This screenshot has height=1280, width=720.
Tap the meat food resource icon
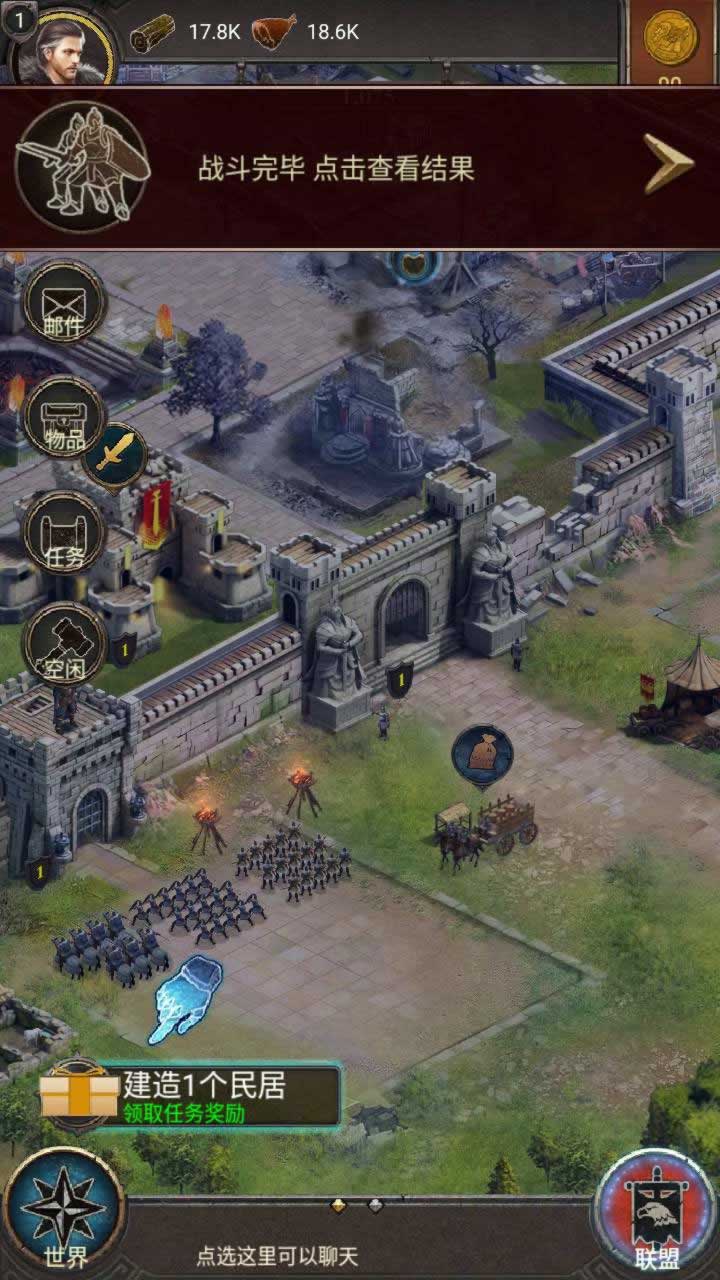pyautogui.click(x=273, y=33)
